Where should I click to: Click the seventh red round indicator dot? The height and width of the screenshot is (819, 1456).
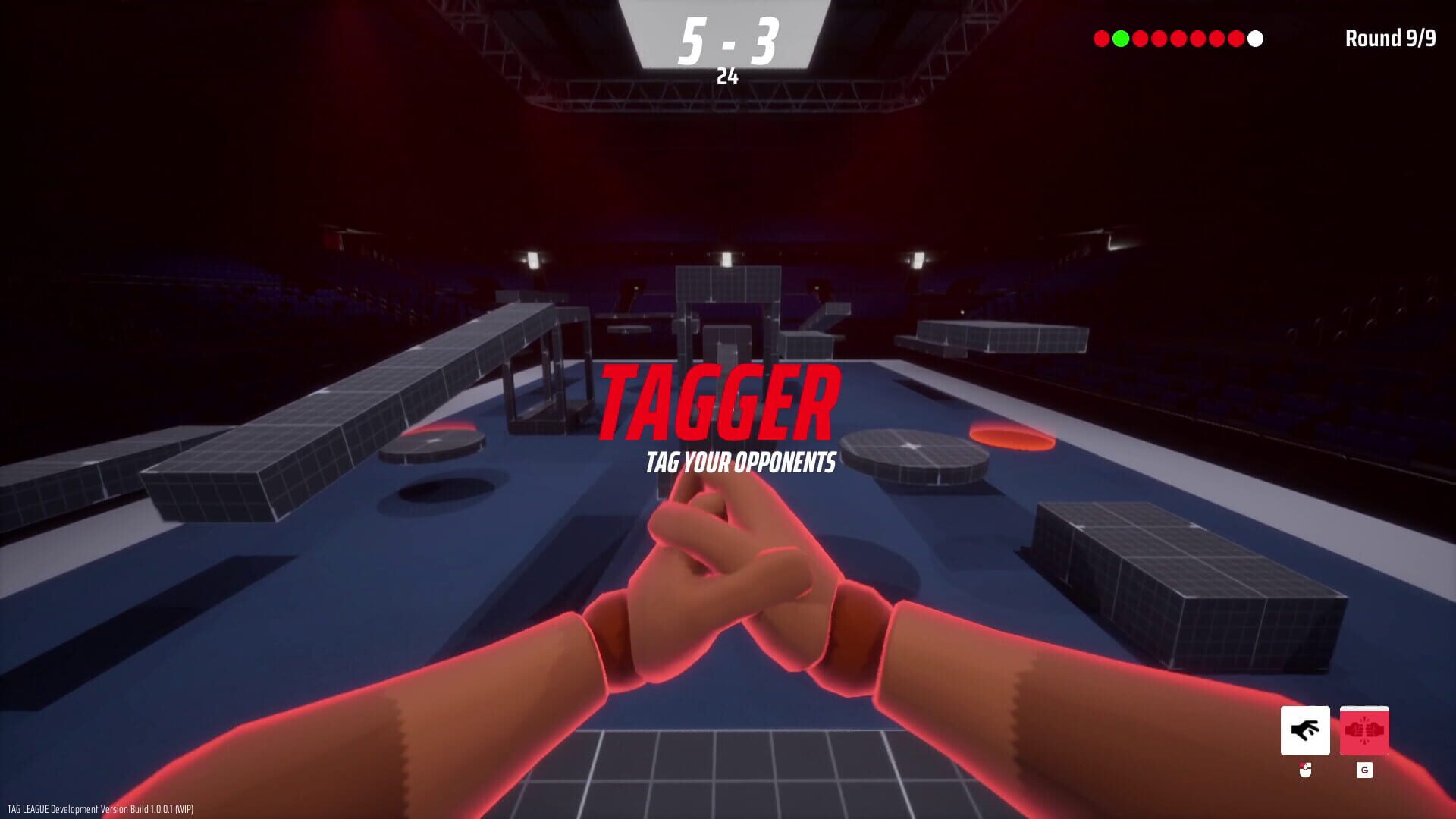[1236, 38]
